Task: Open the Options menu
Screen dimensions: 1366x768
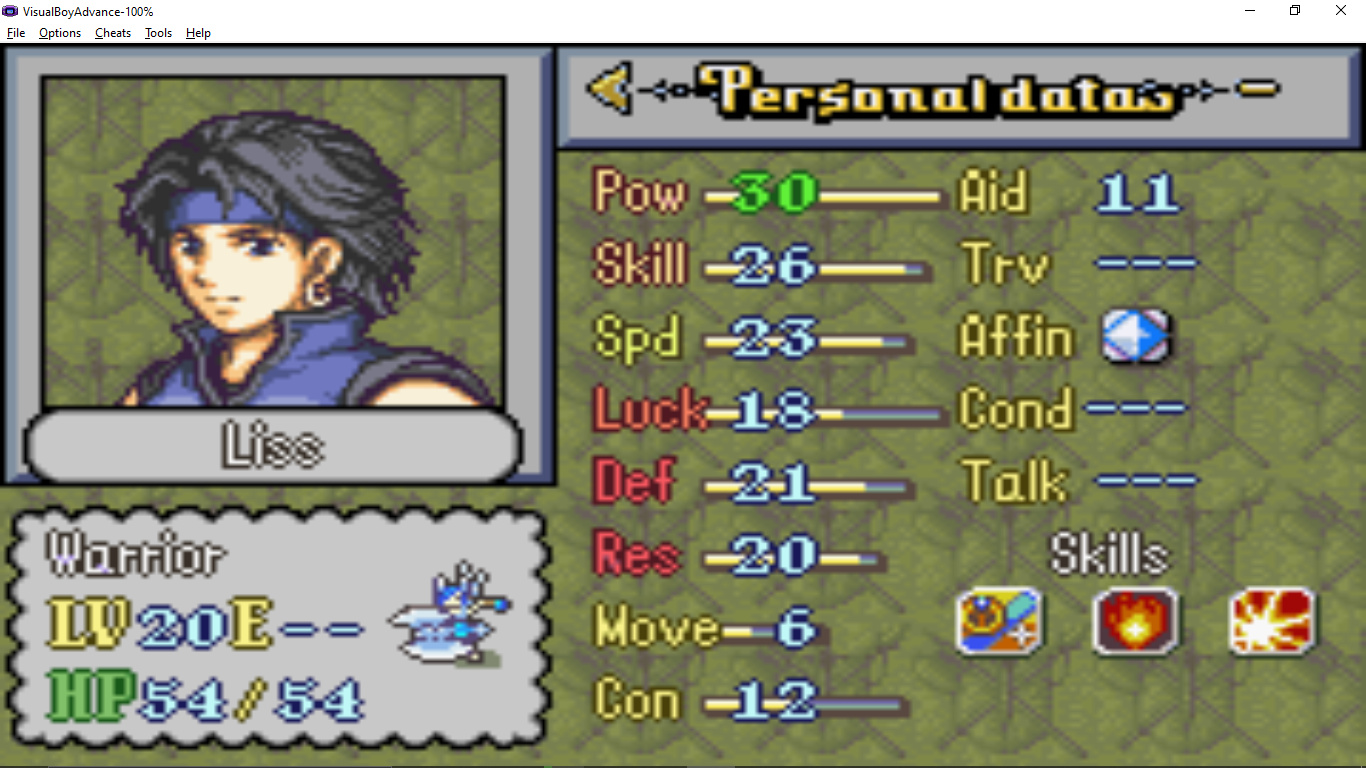Action: [60, 33]
